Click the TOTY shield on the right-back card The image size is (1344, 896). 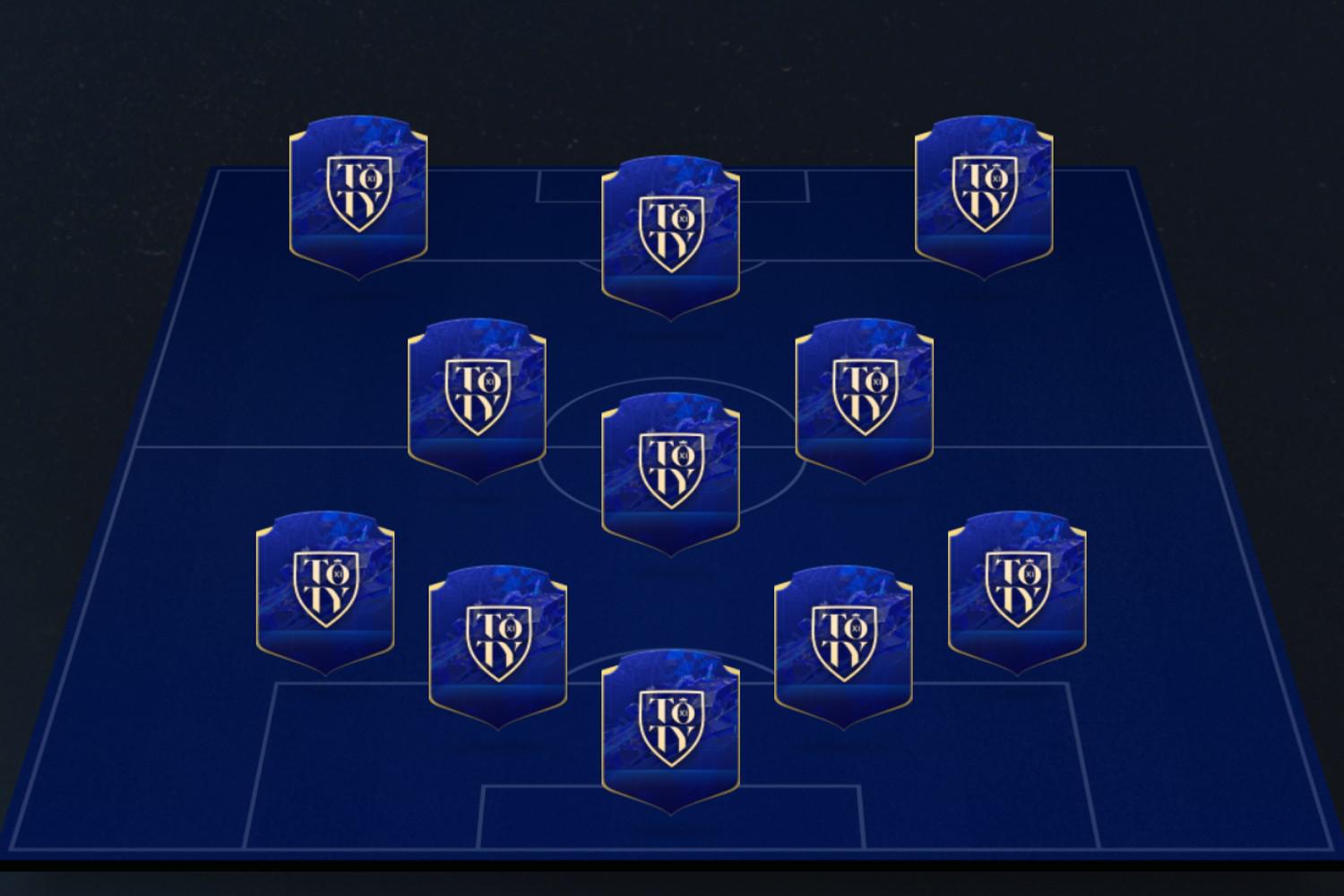click(1017, 587)
